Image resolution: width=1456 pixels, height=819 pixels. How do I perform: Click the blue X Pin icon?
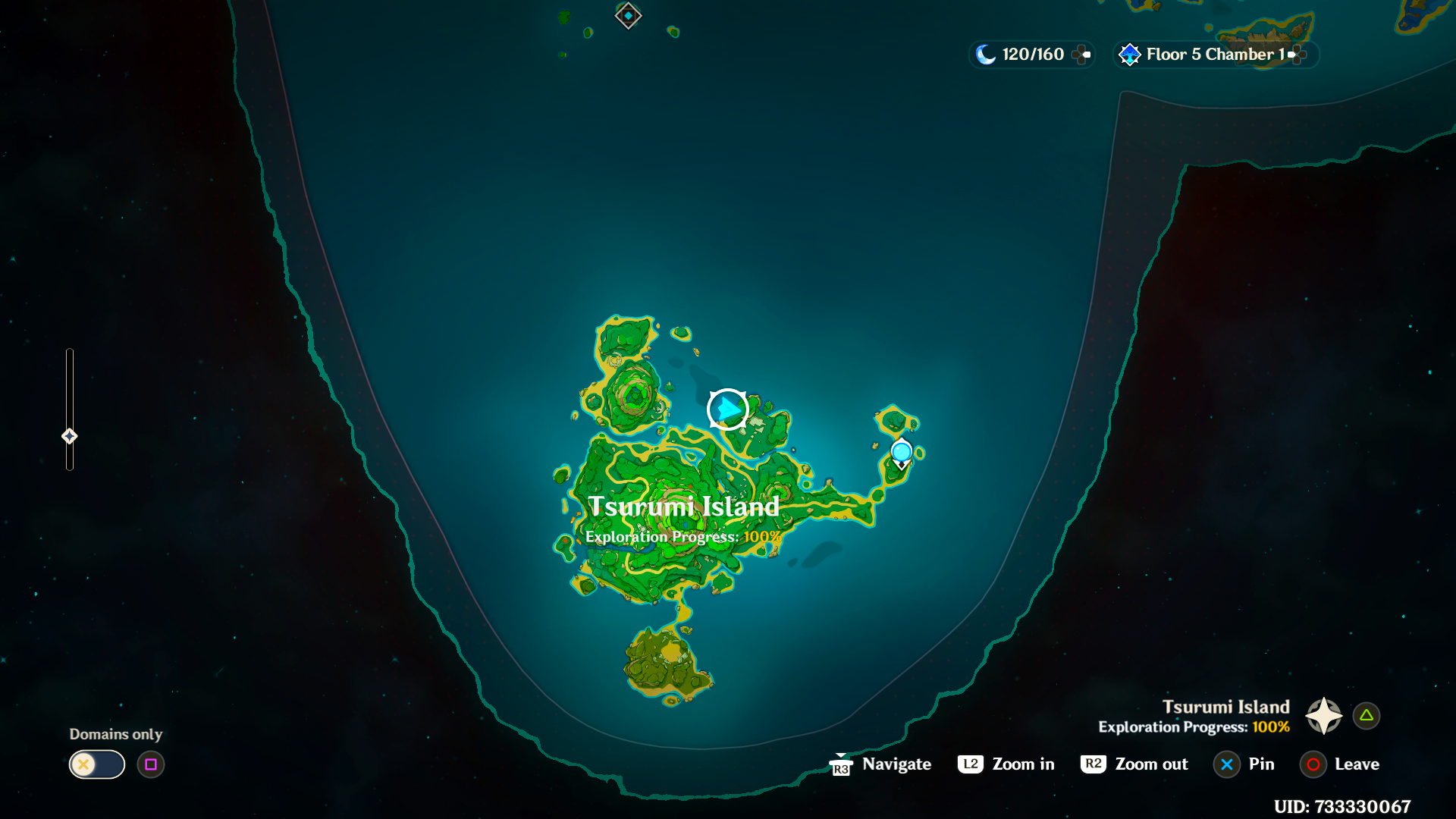click(x=1227, y=764)
